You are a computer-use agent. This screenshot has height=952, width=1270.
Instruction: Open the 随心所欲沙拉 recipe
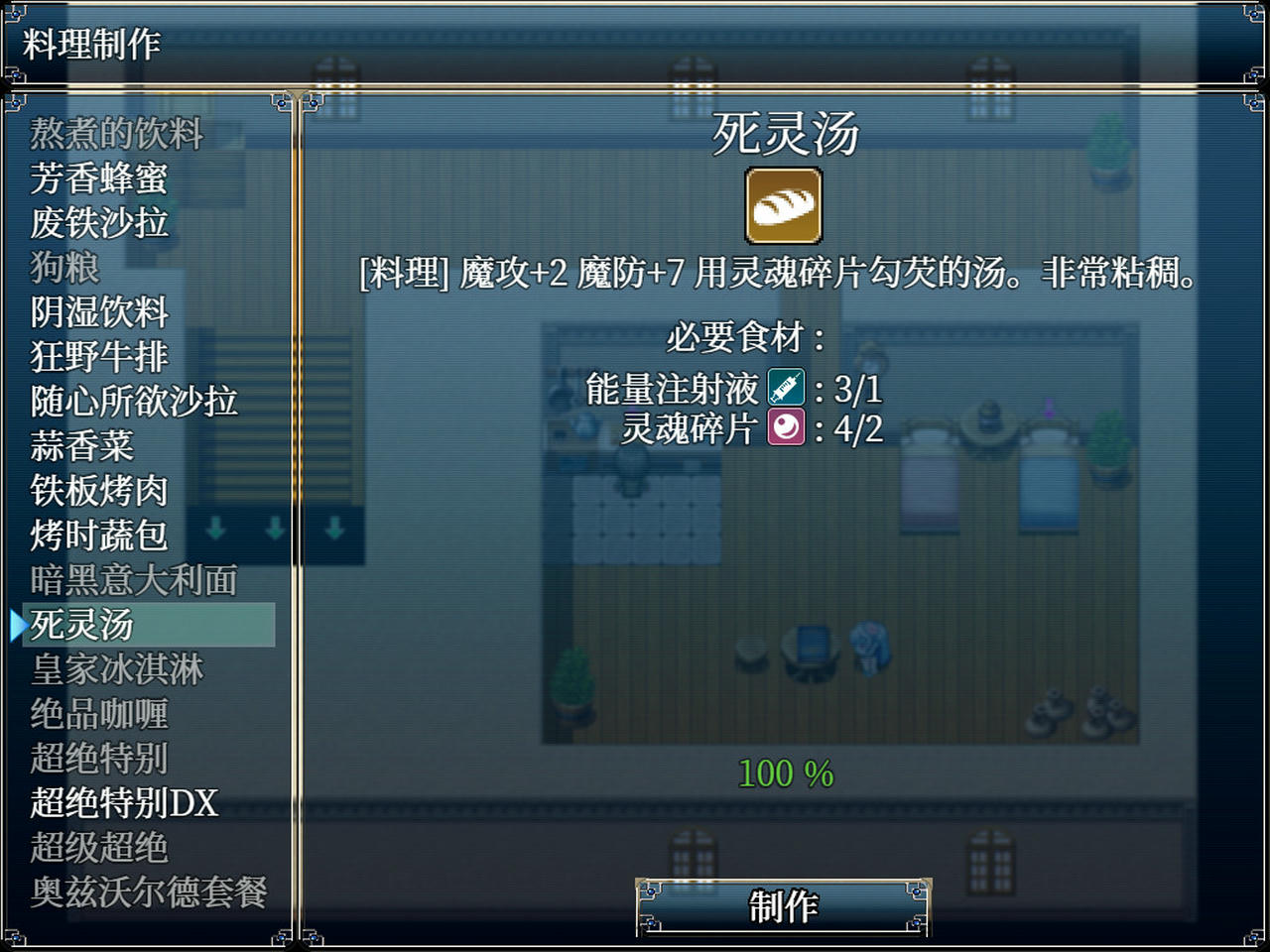(134, 402)
